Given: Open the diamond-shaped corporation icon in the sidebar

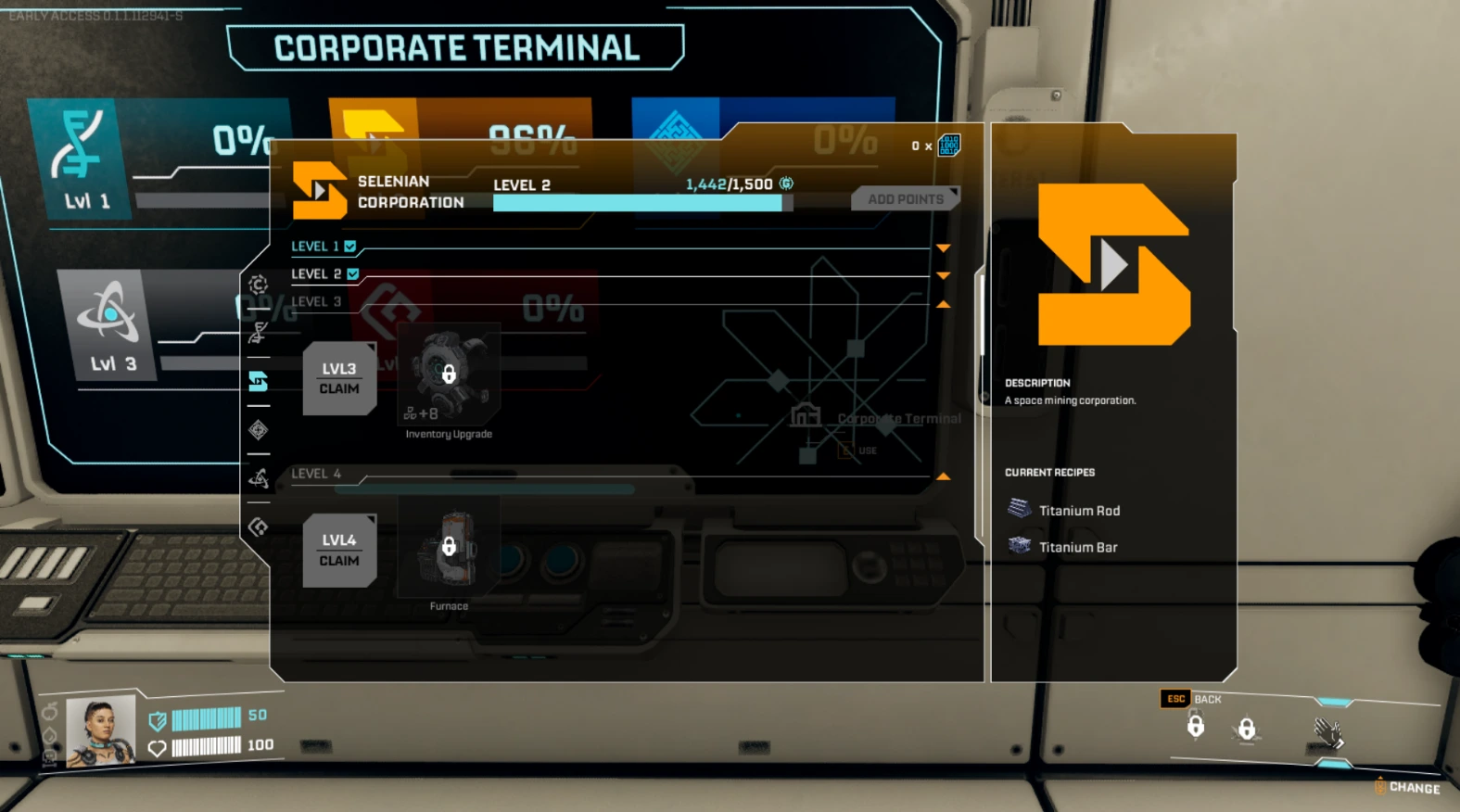Looking at the screenshot, I should pos(259,430).
